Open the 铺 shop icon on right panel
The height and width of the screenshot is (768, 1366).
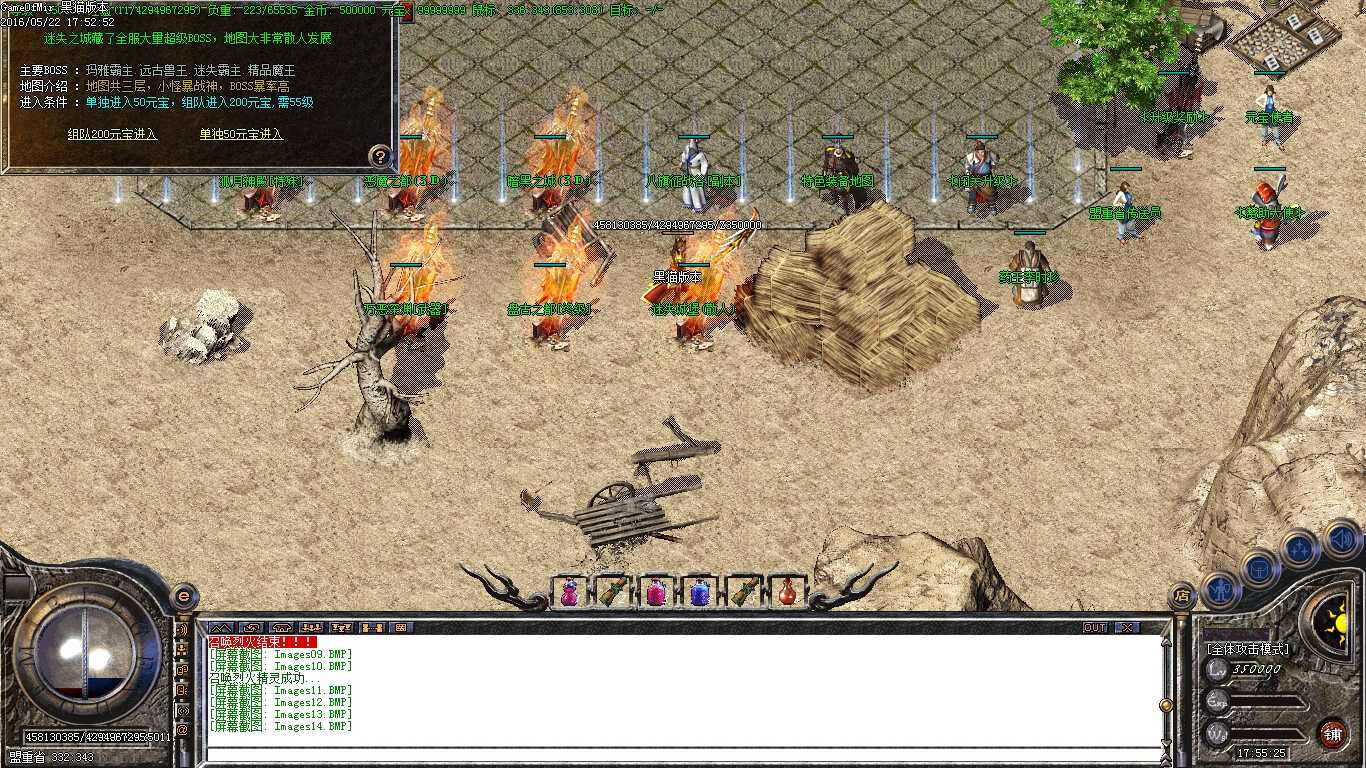point(1334,734)
